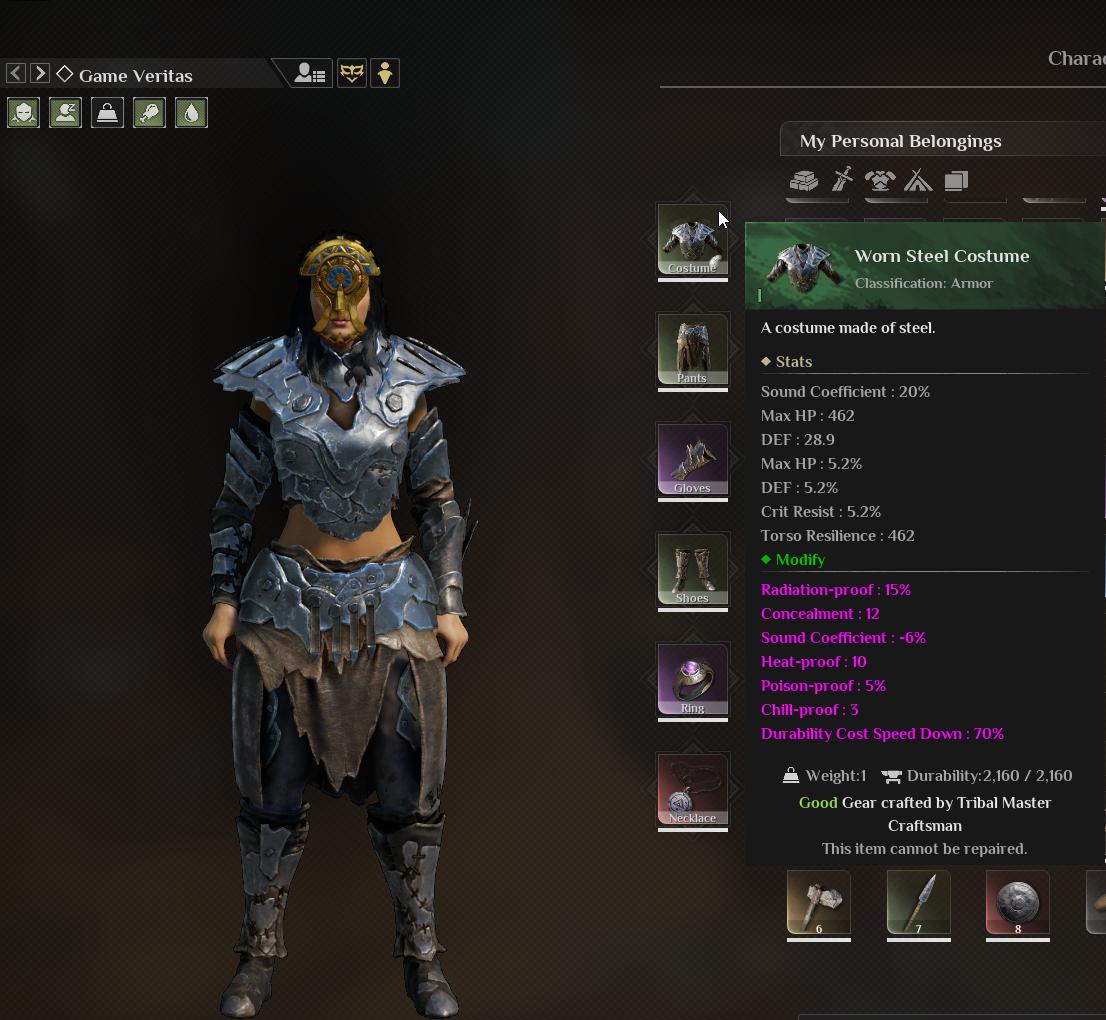Image resolution: width=1106 pixels, height=1020 pixels.
Task: Click the golden person figure icon
Action: point(385,73)
